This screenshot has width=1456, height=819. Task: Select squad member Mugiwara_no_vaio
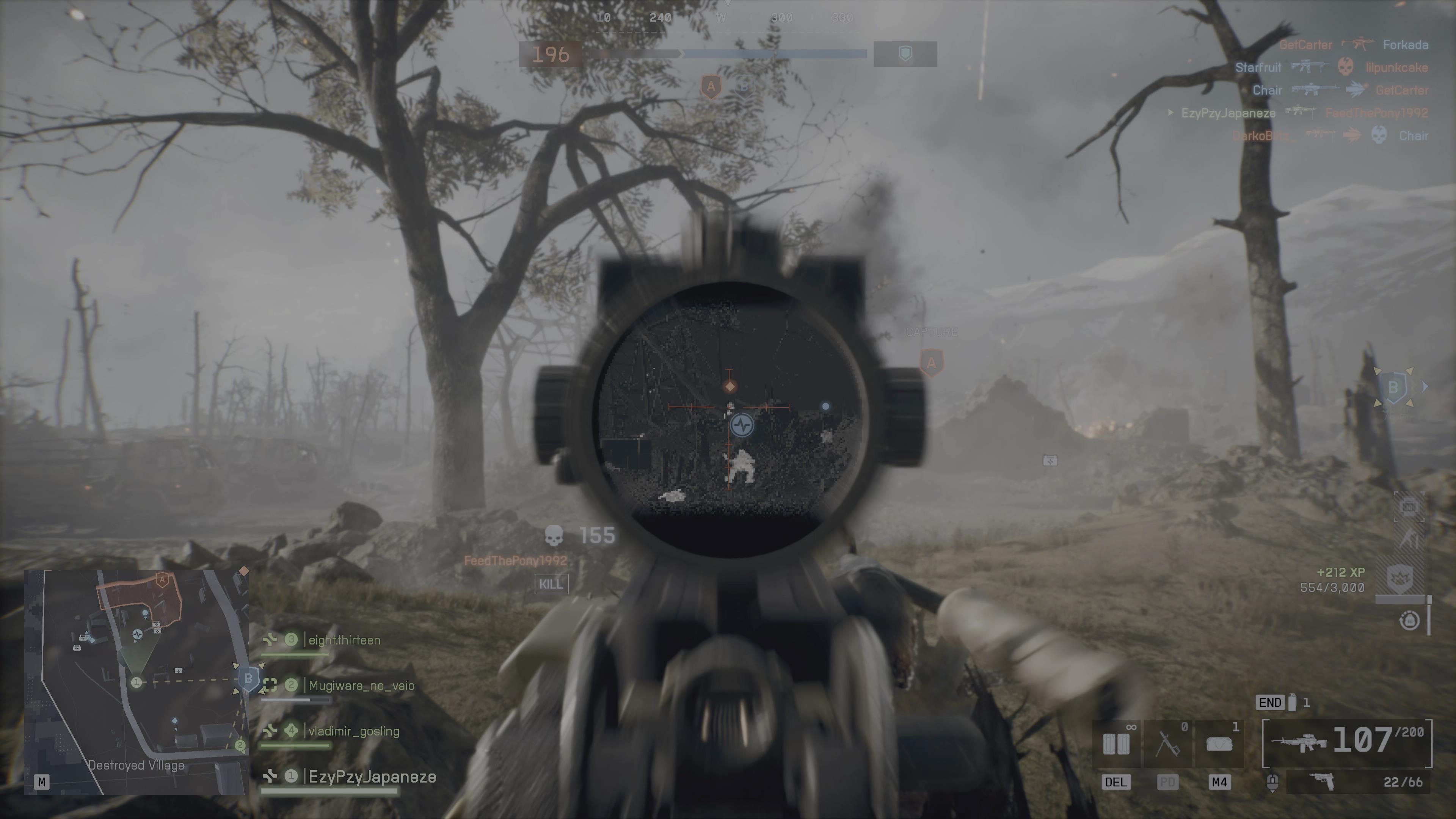pyautogui.click(x=361, y=686)
